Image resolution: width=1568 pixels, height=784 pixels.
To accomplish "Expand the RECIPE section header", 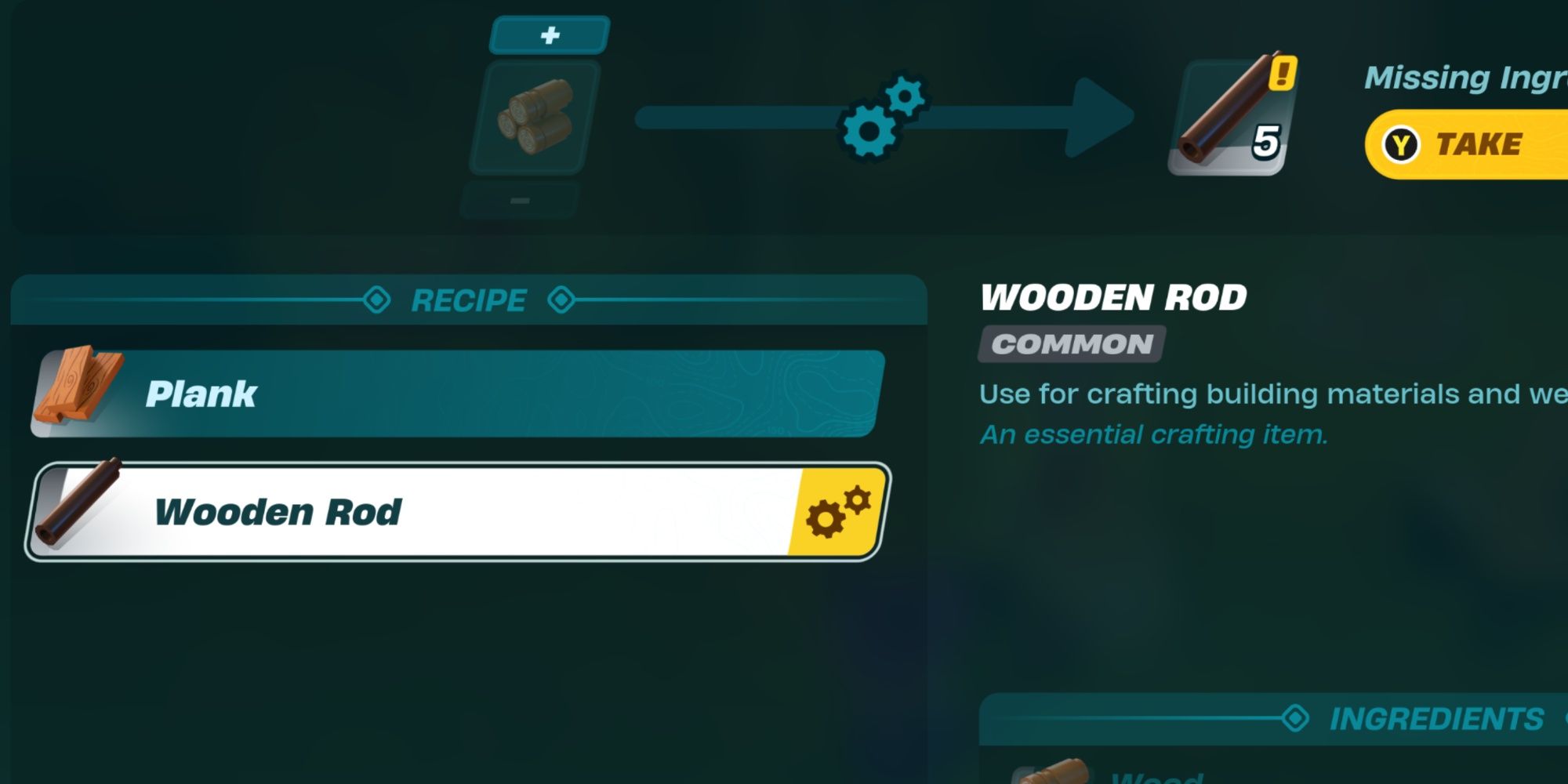I will 467,299.
